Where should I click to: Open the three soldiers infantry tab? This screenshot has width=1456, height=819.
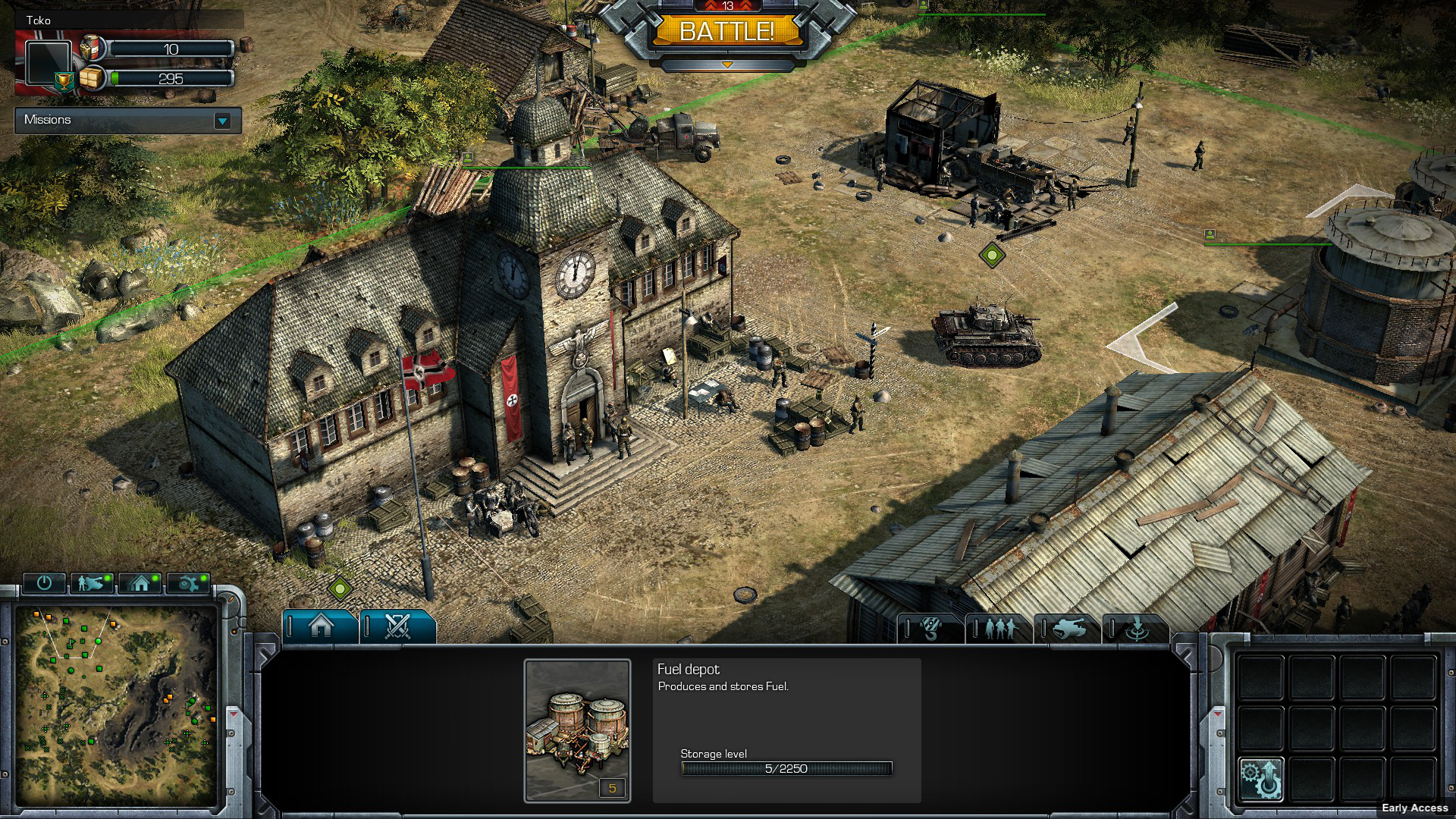click(999, 629)
